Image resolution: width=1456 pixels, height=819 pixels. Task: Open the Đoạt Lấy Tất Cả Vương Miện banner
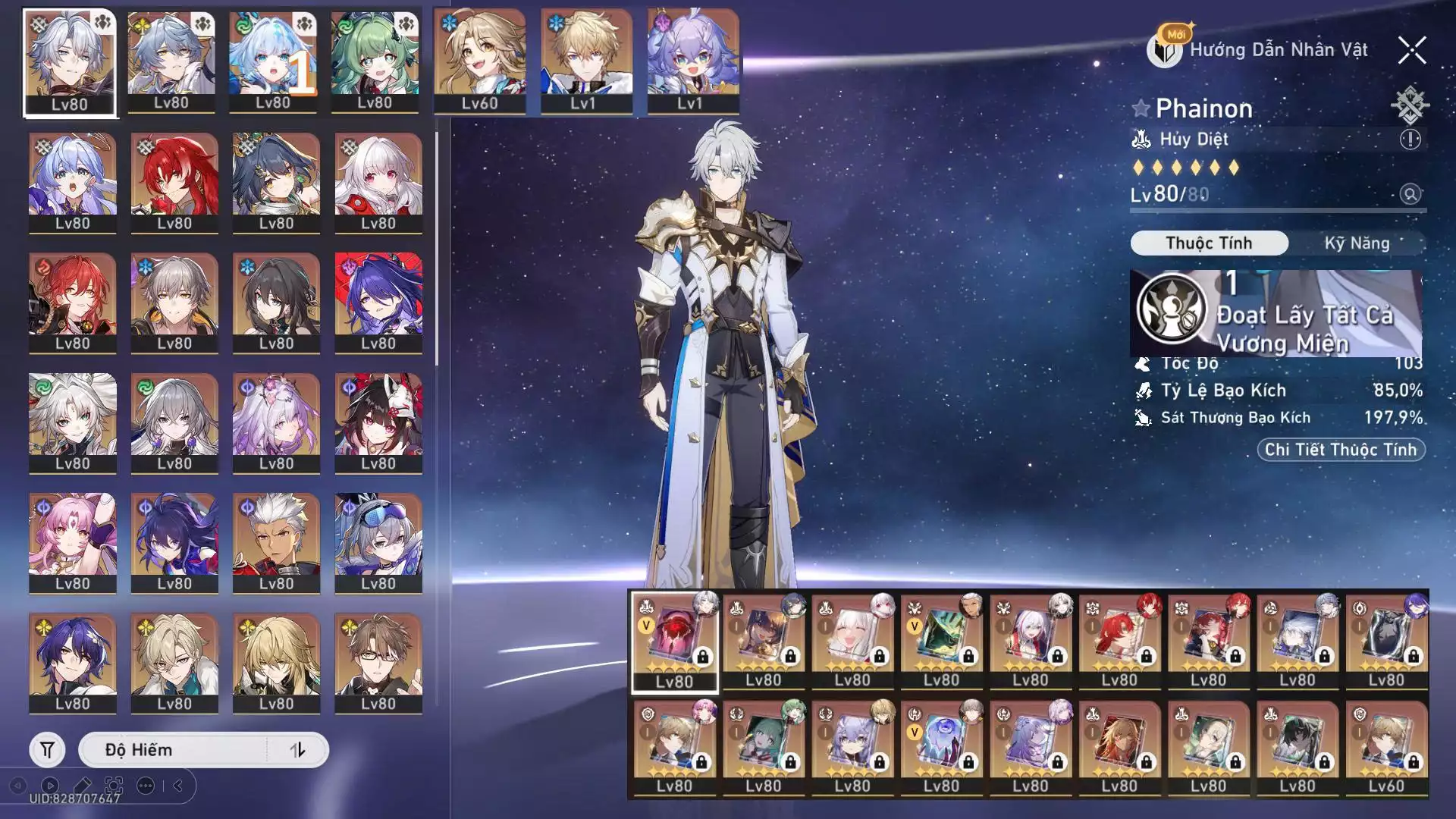[1276, 314]
